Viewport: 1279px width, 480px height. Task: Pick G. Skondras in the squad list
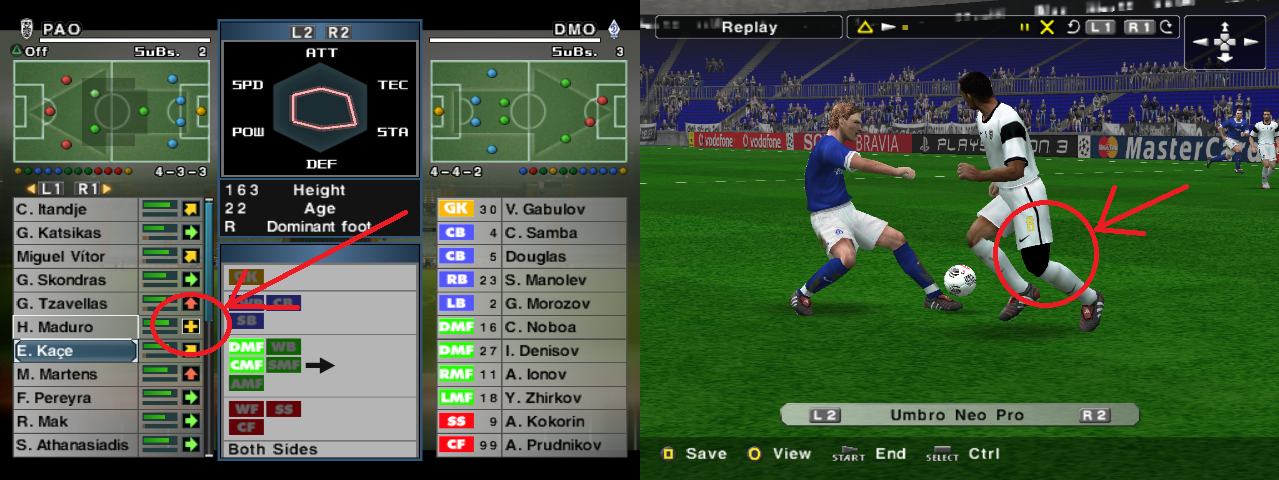point(75,280)
